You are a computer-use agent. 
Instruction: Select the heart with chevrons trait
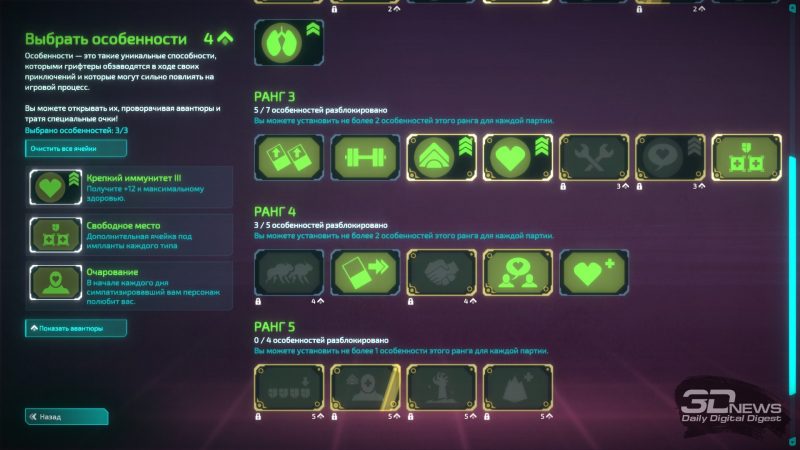click(x=517, y=158)
